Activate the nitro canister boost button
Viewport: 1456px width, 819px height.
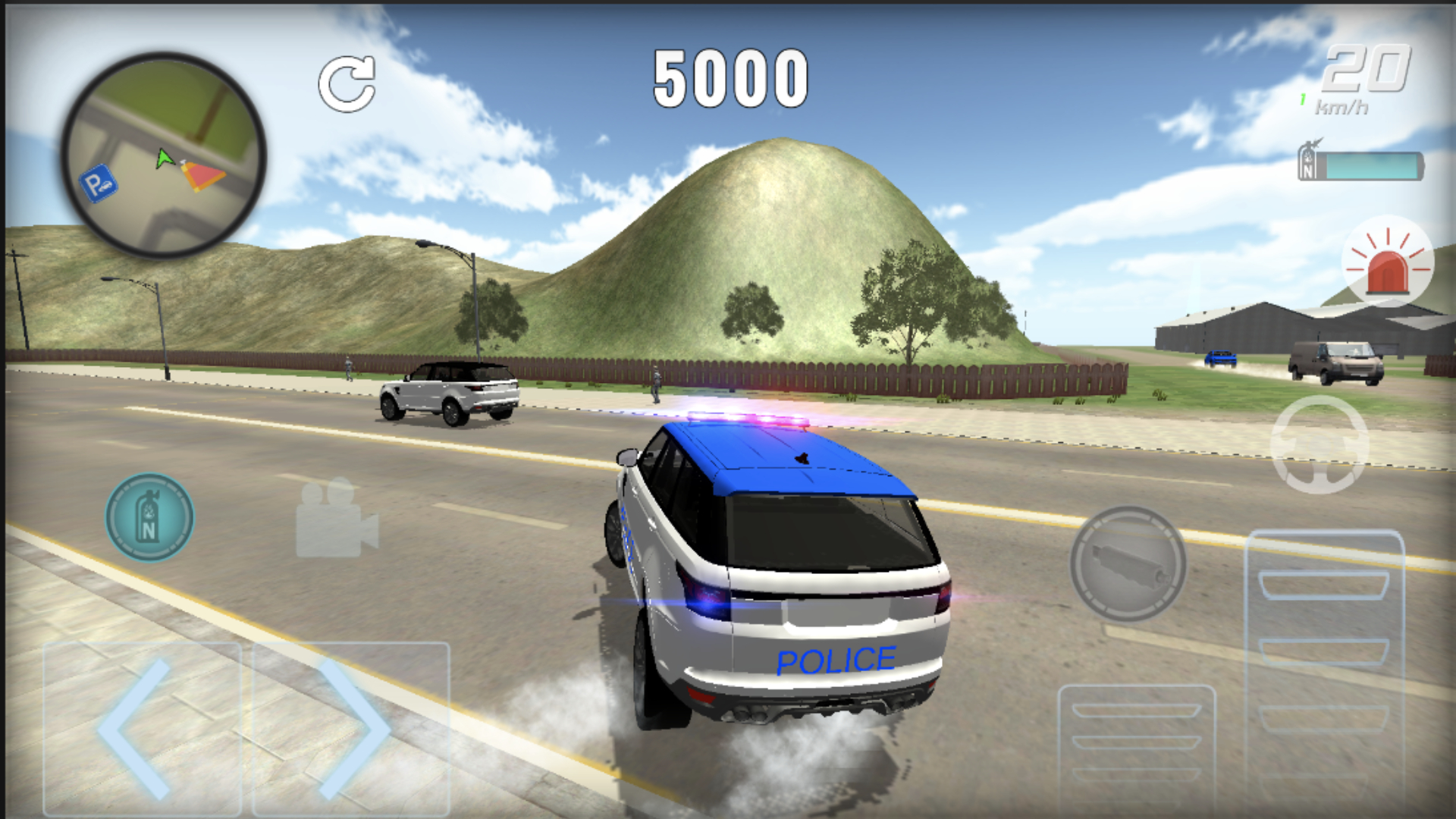point(149,516)
